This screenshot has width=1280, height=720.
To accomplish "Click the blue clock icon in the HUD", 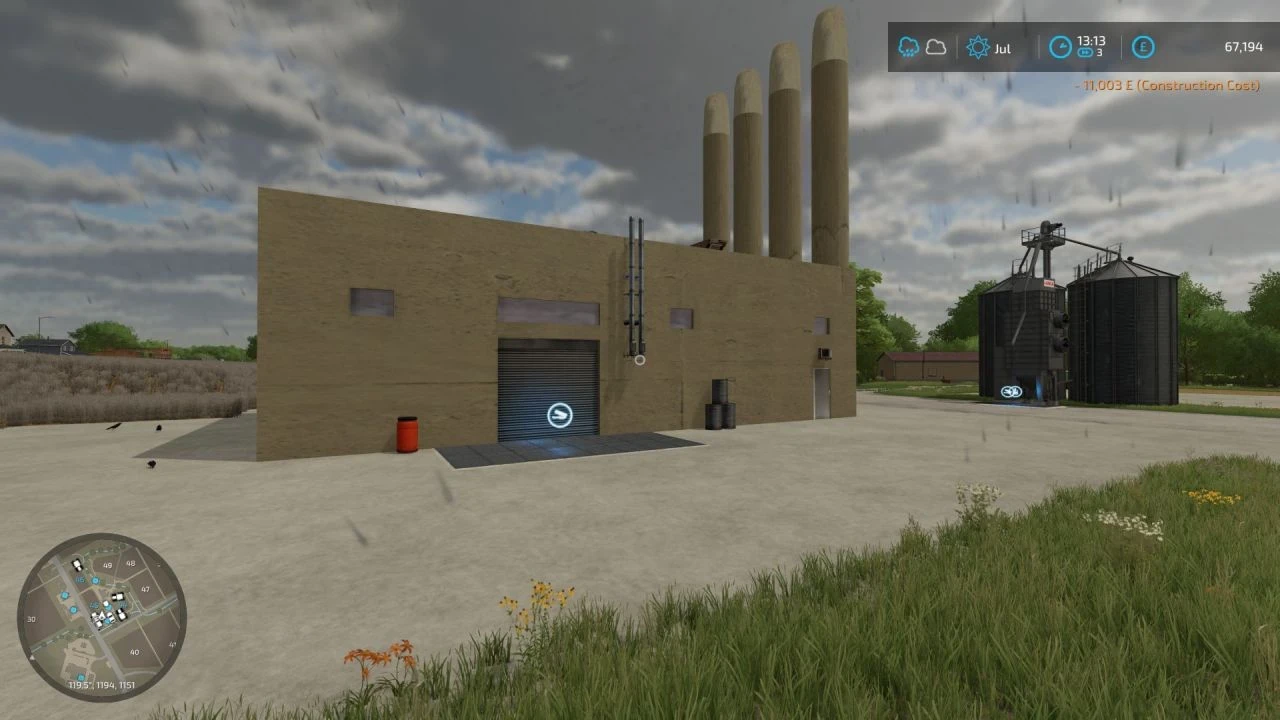I will 1060,46.
